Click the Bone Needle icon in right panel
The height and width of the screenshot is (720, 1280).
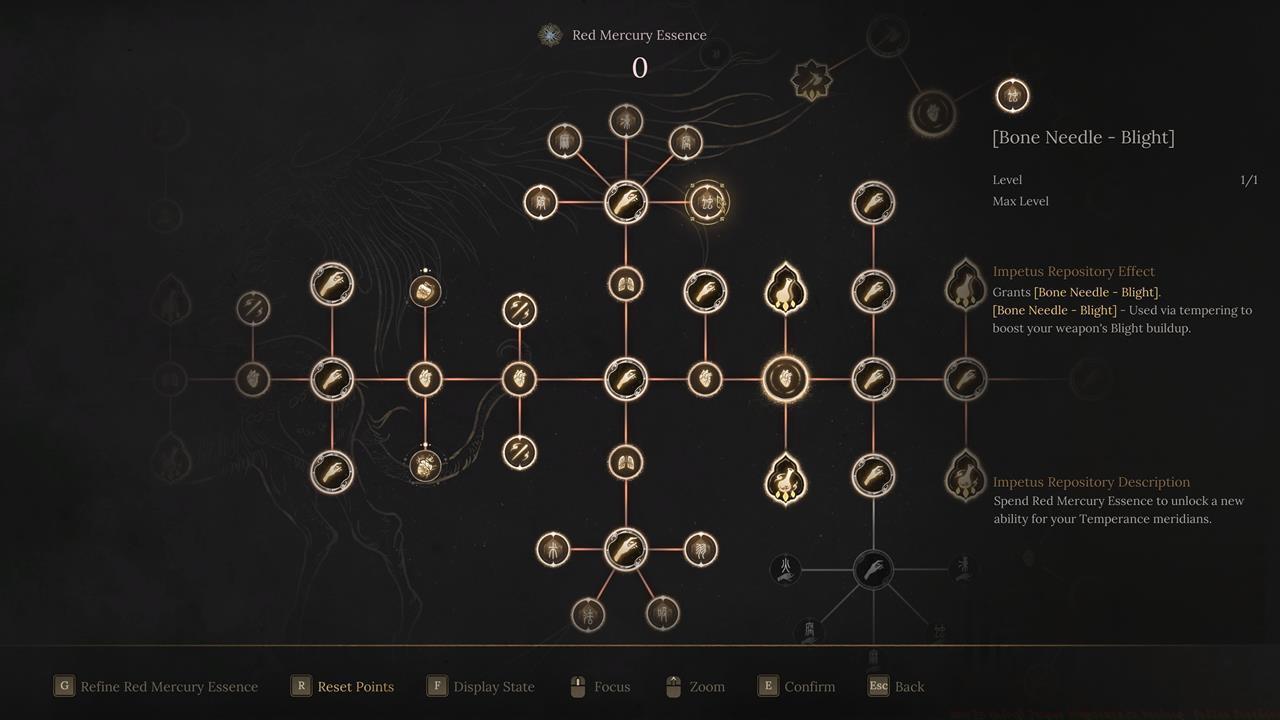click(1012, 95)
